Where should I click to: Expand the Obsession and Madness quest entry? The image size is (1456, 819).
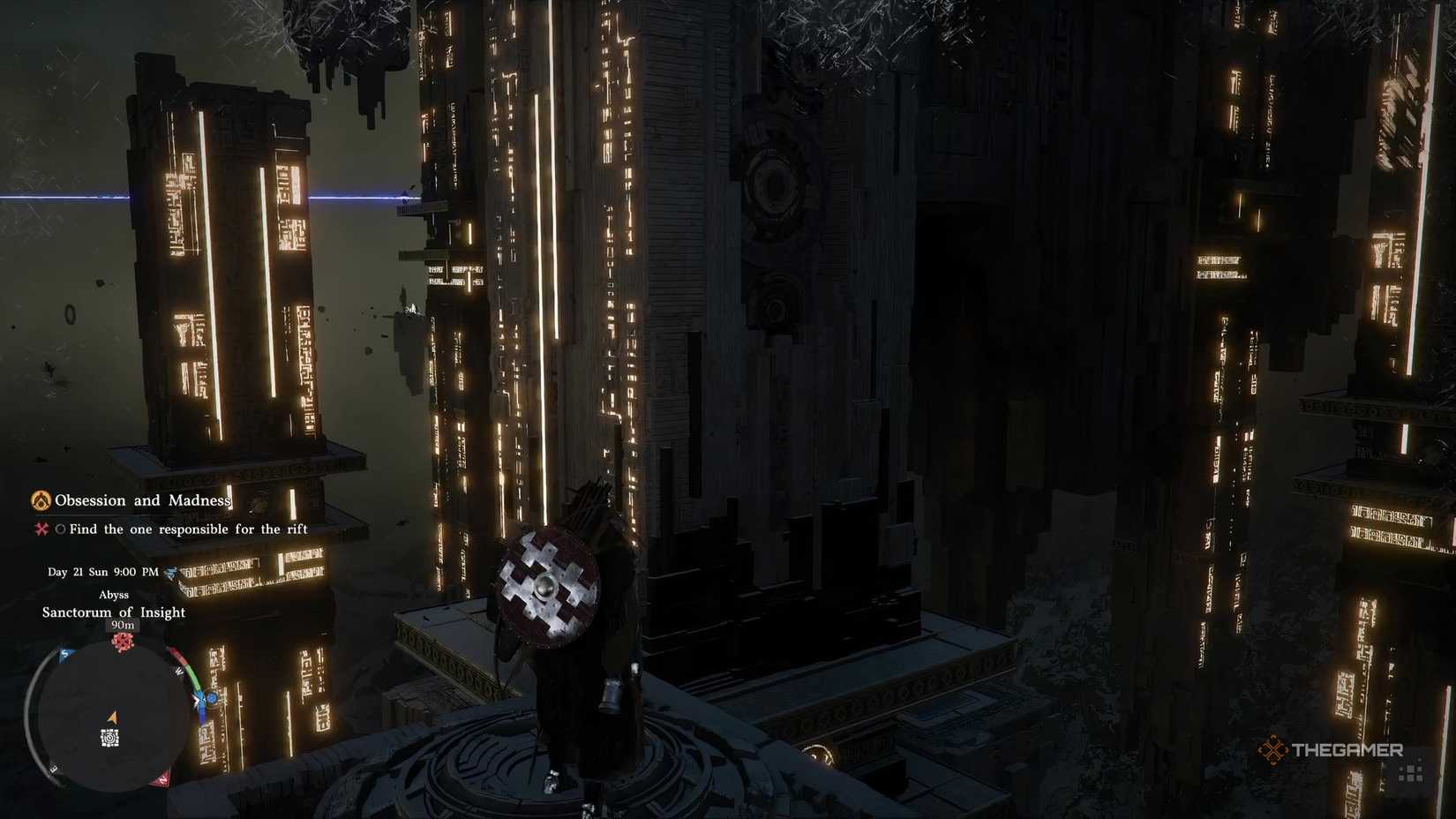point(144,500)
